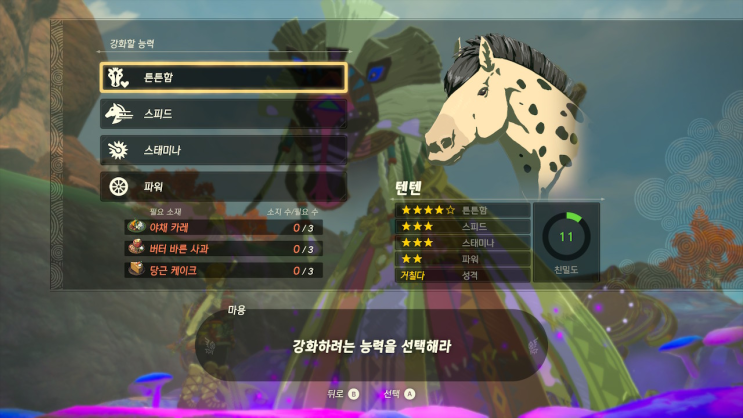The width and height of the screenshot is (743, 418).
Task: Pick the 스태미나 upgrade option
Action: [x=223, y=149]
